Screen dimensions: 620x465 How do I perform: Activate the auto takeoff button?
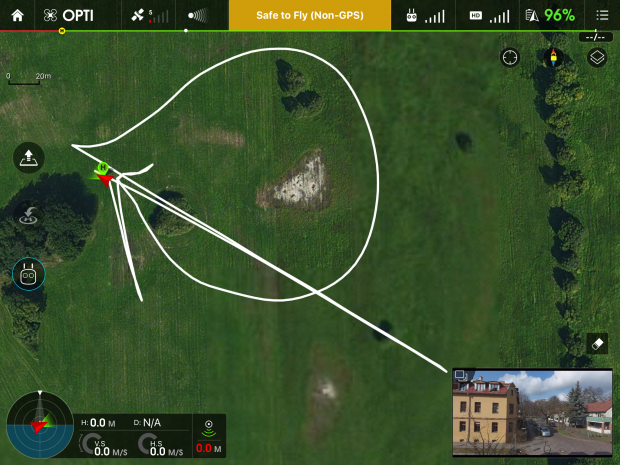(28, 158)
